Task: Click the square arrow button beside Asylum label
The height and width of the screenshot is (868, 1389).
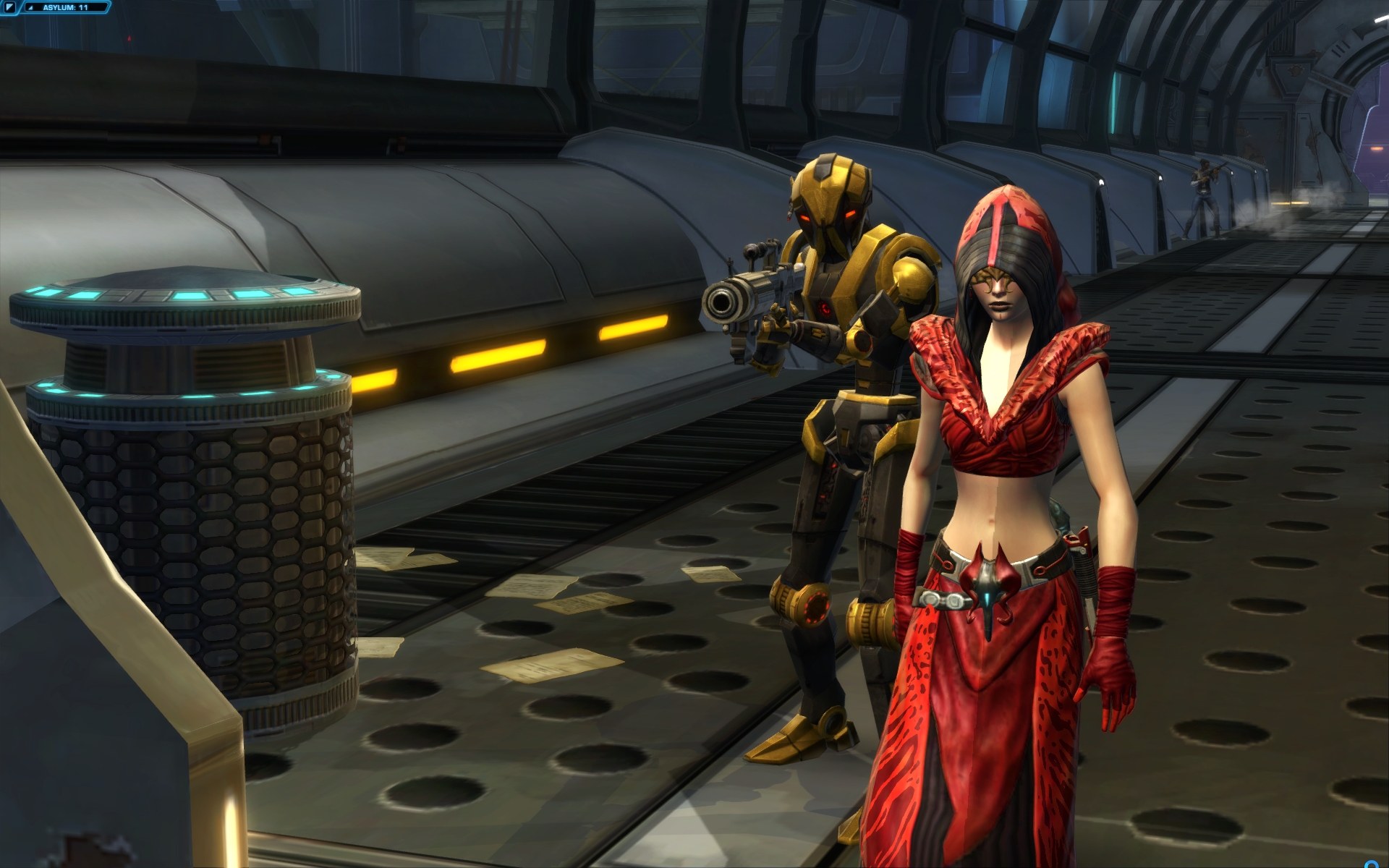Action: coord(11,7)
